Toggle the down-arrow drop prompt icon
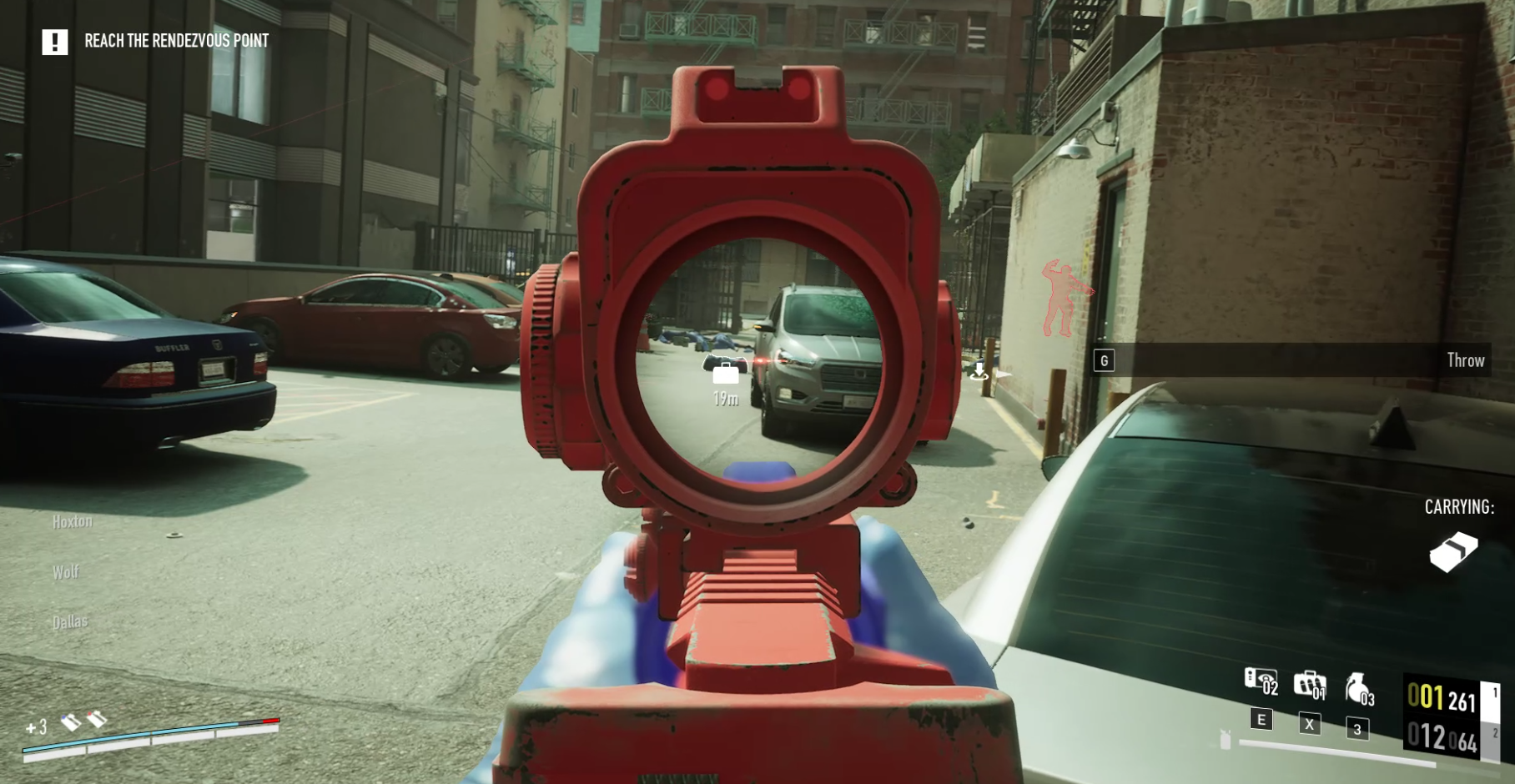 [979, 371]
